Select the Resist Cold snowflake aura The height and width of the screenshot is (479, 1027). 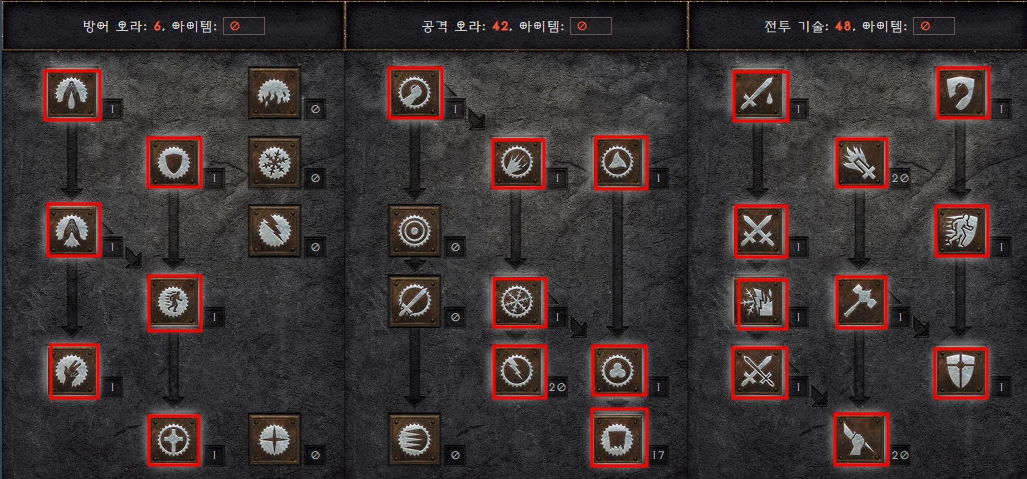pos(274,163)
